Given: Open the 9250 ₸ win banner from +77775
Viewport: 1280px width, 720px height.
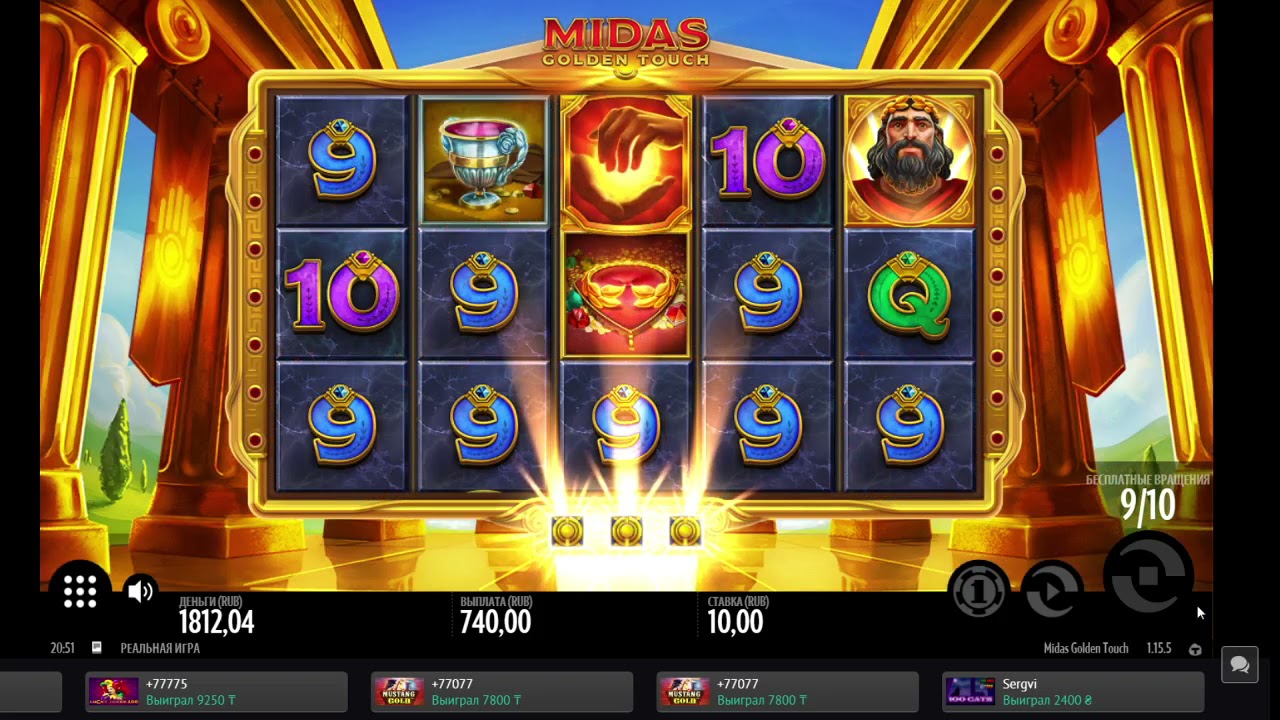Looking at the screenshot, I should tap(217, 692).
